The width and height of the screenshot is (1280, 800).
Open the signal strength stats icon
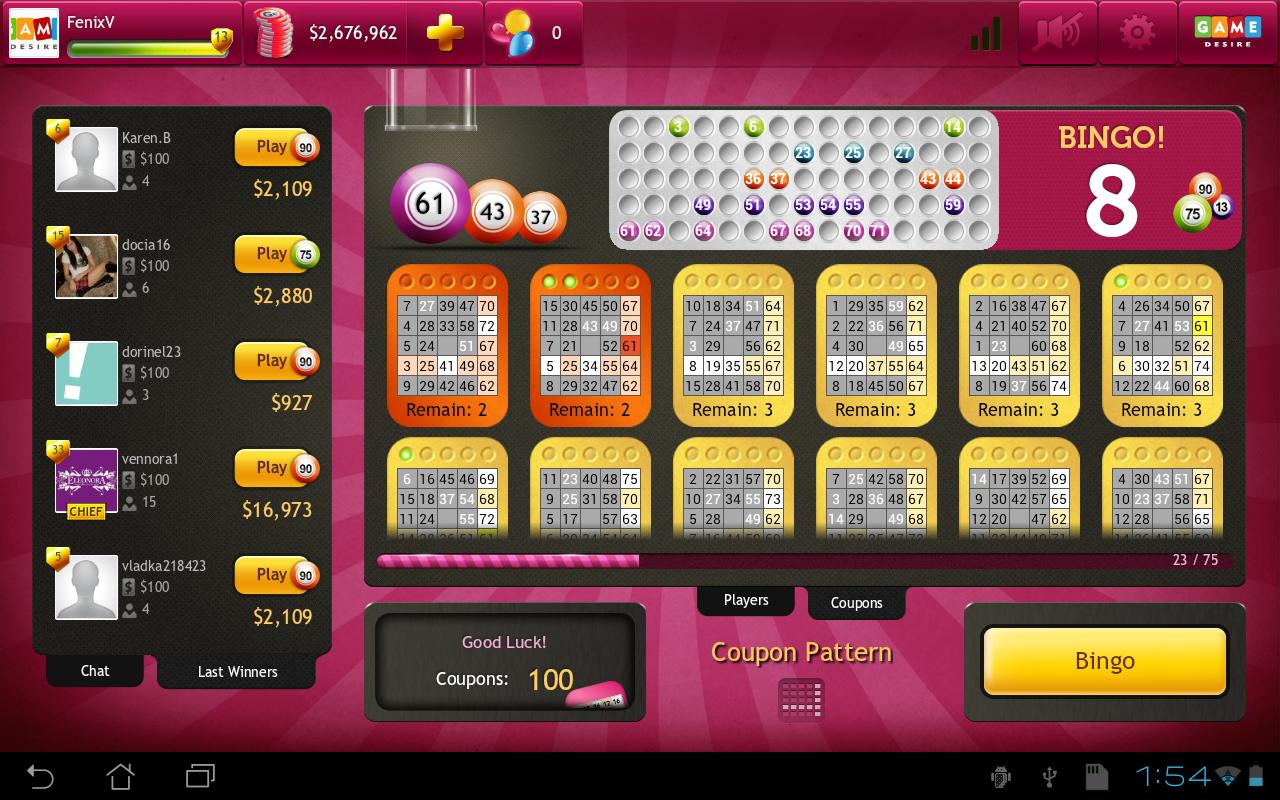point(984,33)
